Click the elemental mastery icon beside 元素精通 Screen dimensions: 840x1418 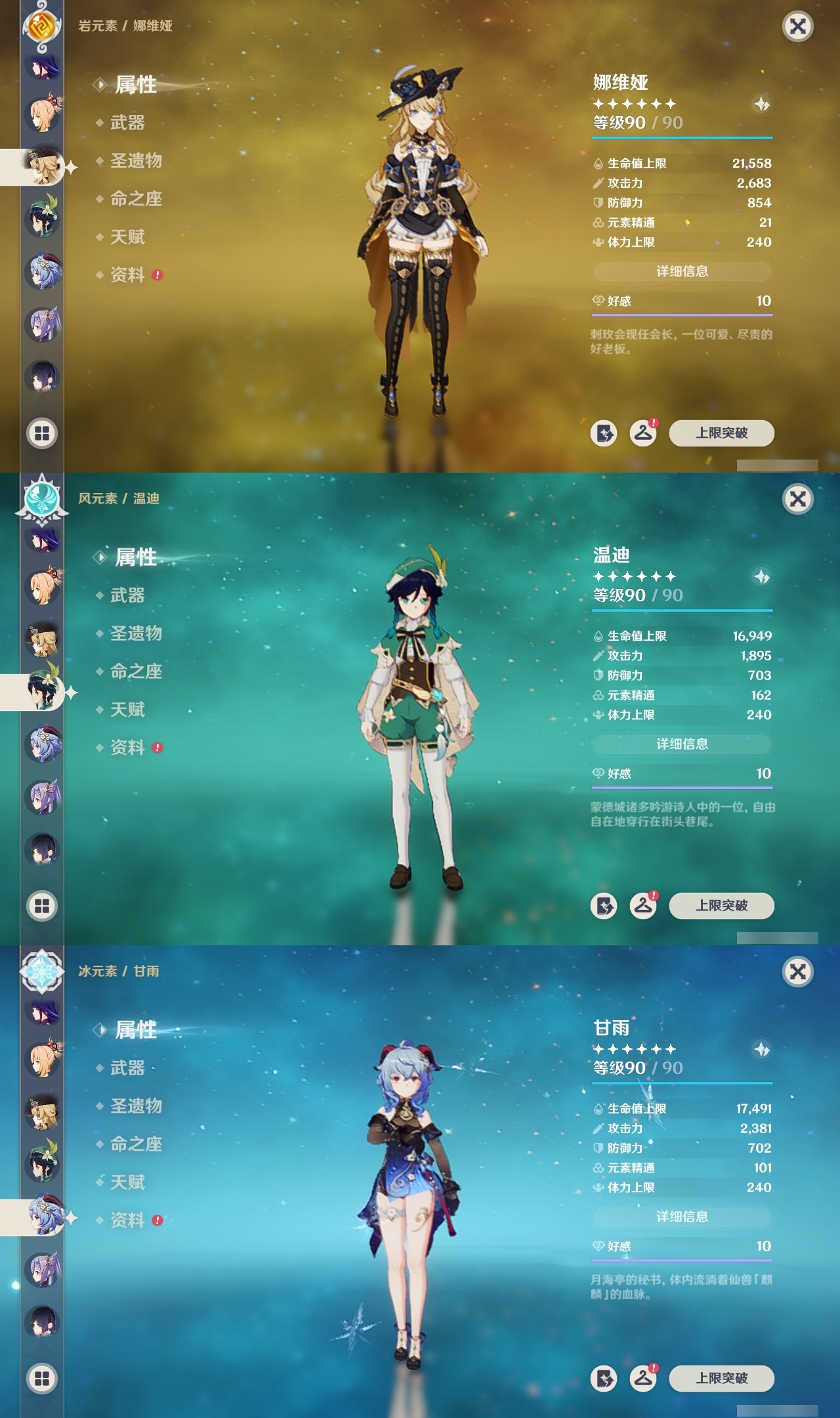[597, 223]
